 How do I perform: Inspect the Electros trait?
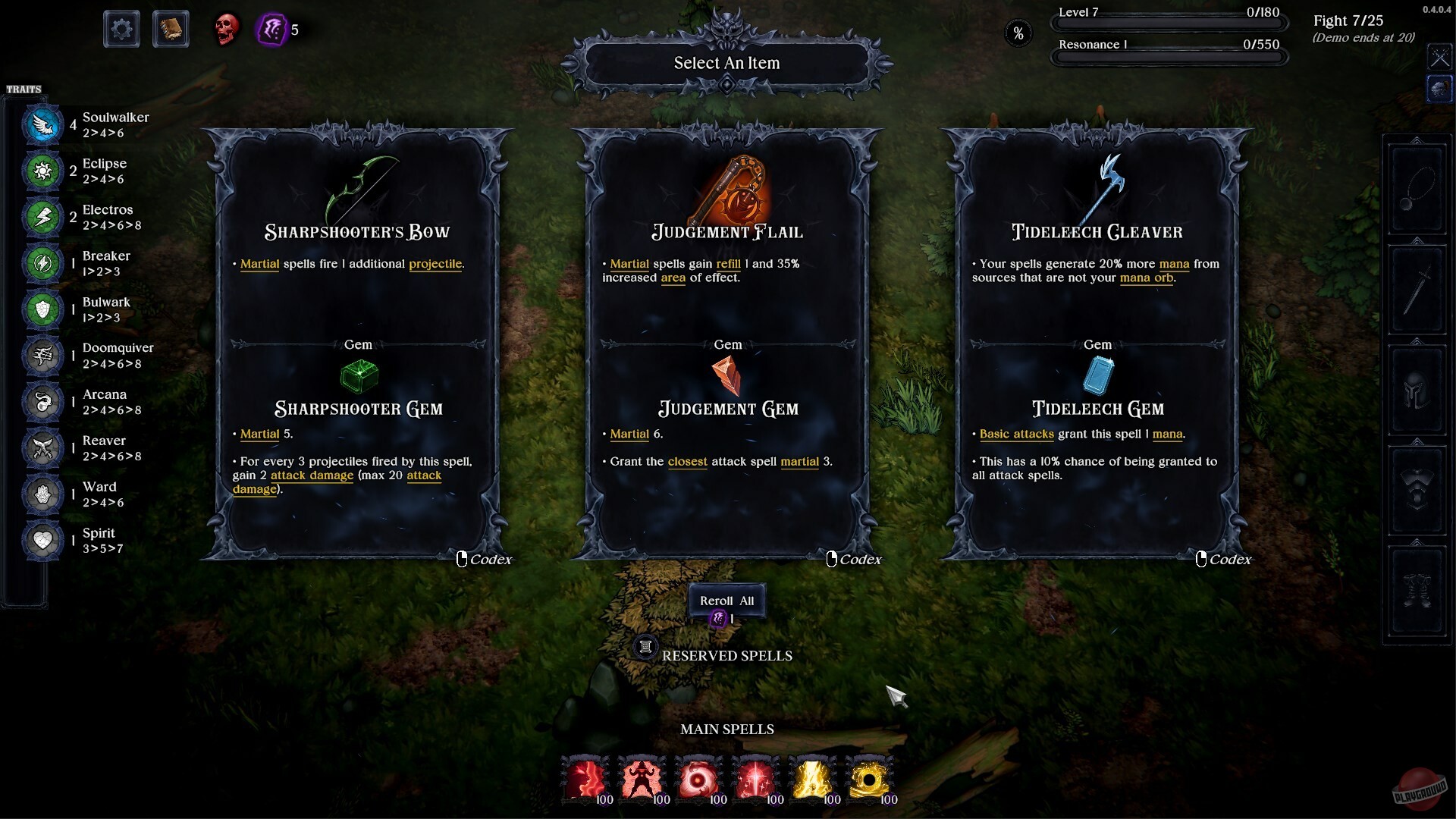click(43, 217)
